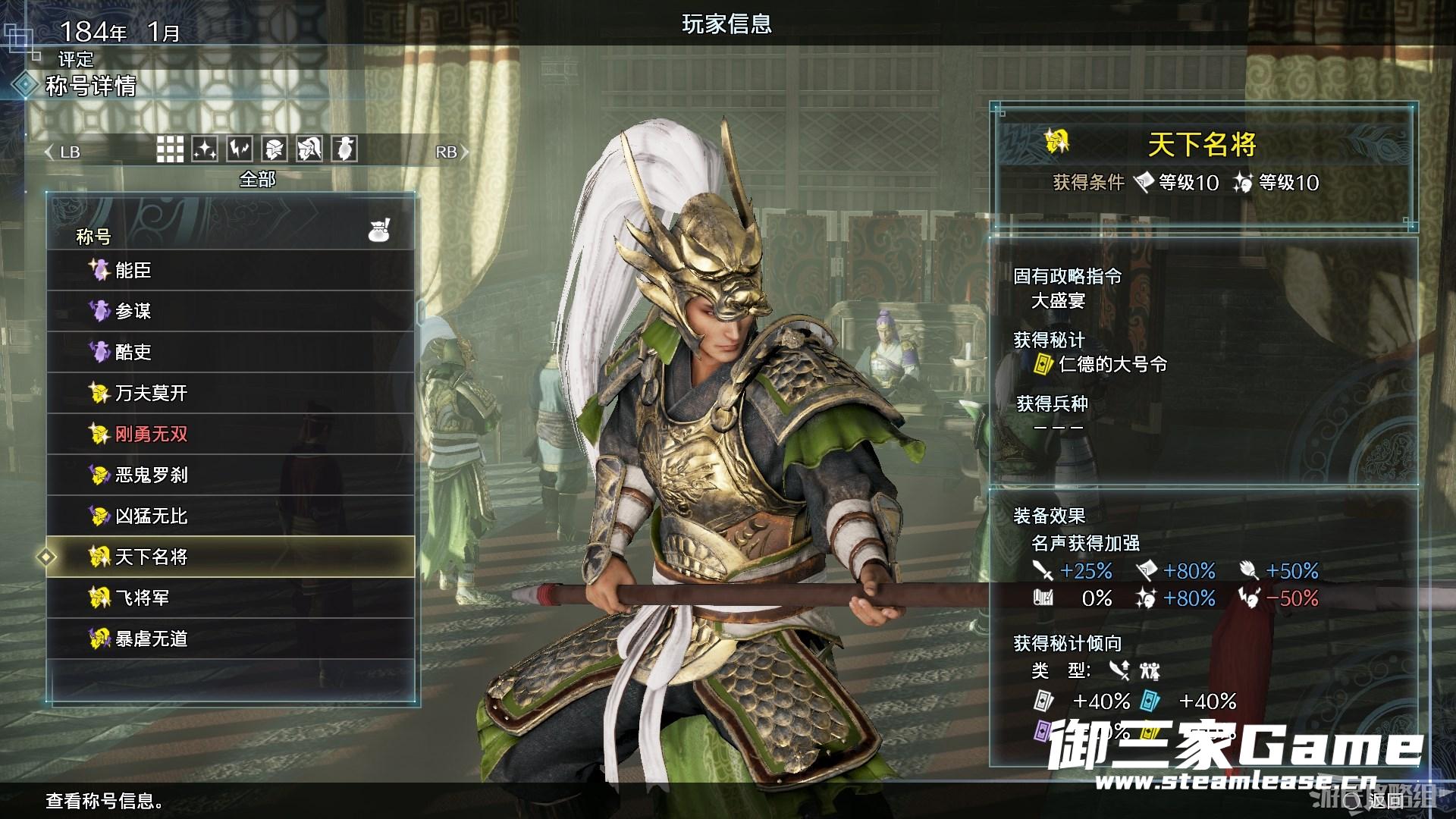Select the 暴虐无道 title
The width and height of the screenshot is (1456, 819).
point(231,639)
